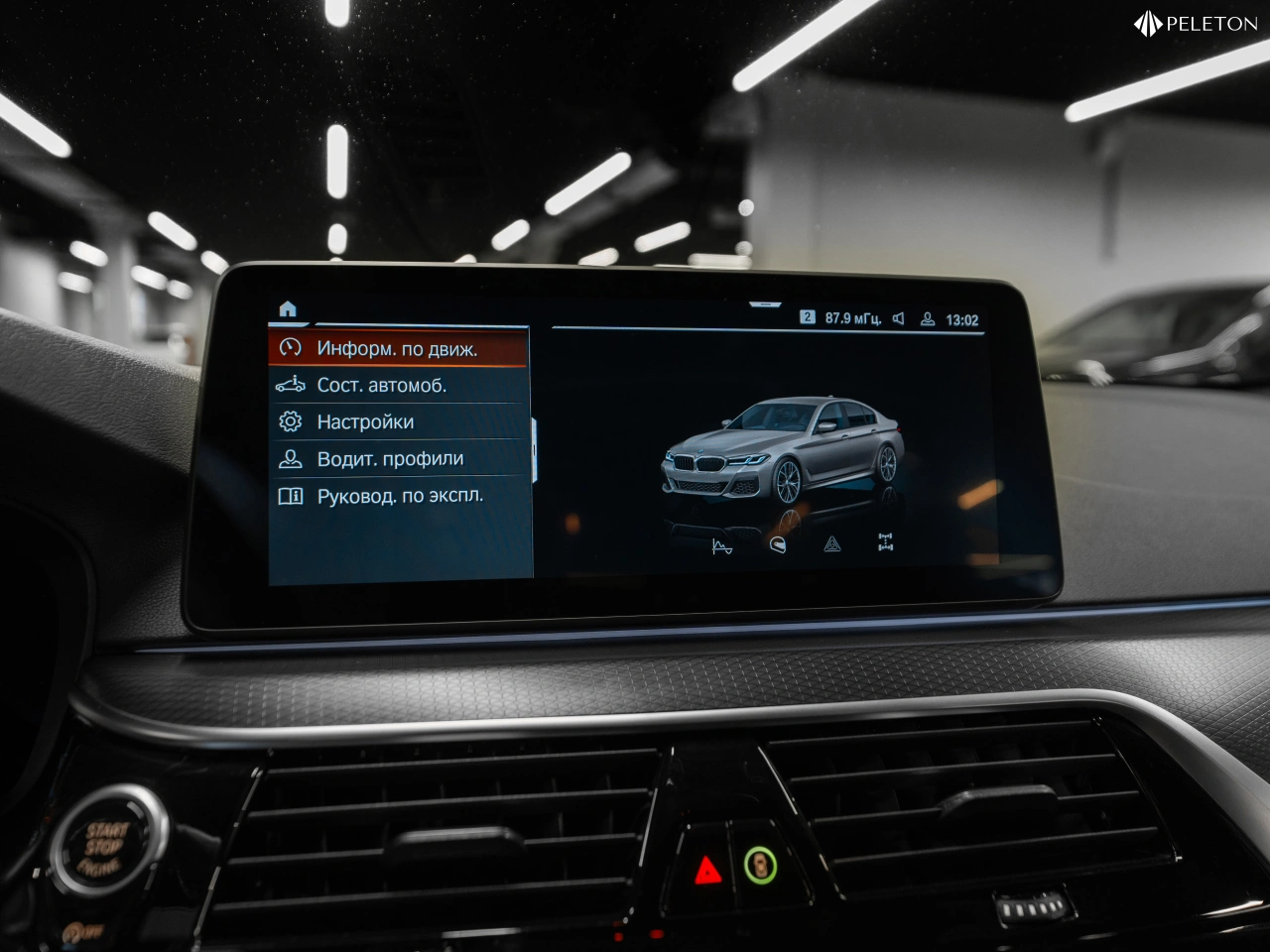Select the 87.9 МГц radio station indicator

click(x=852, y=318)
